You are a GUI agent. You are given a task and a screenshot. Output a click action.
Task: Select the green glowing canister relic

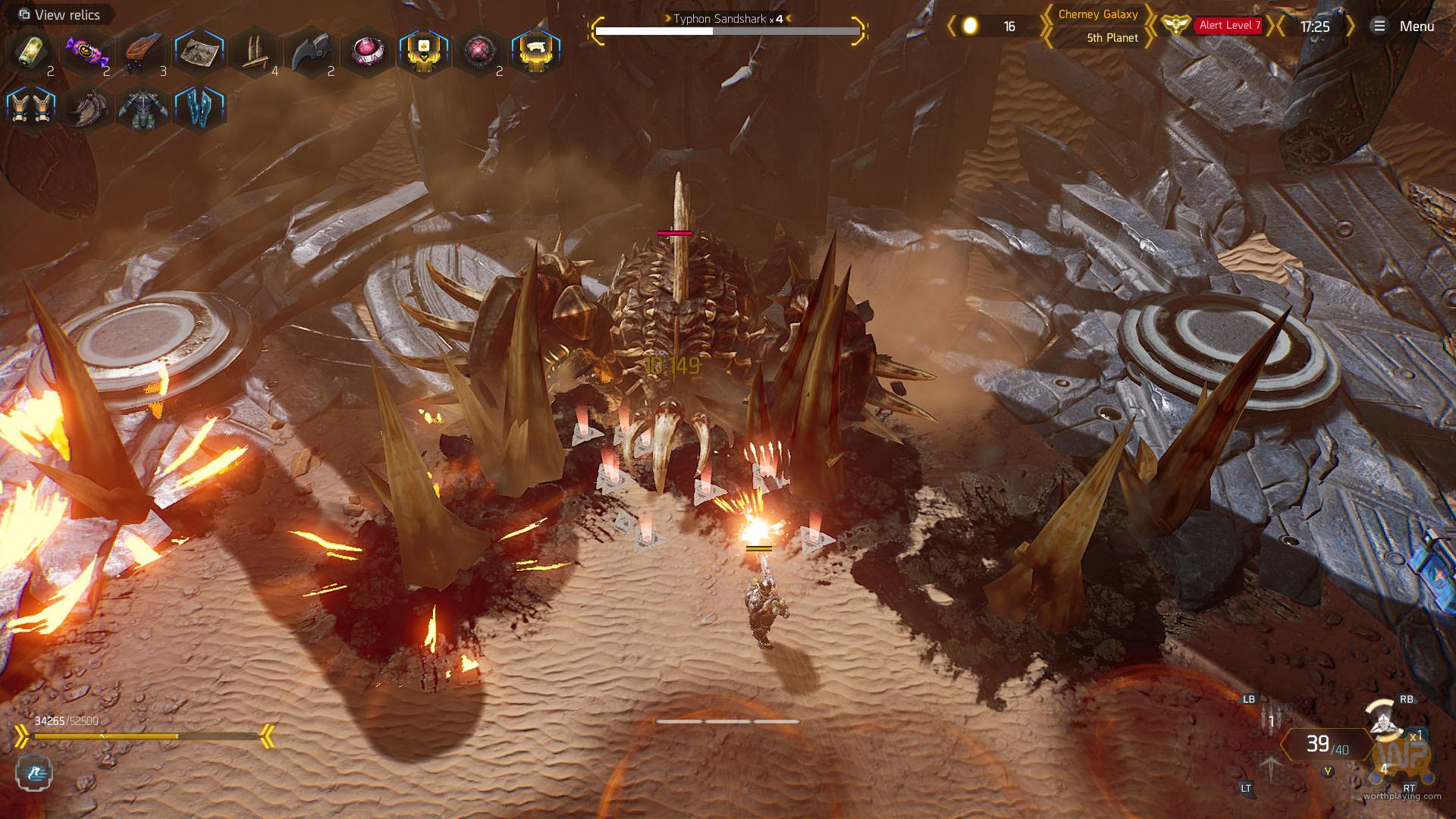coord(30,52)
